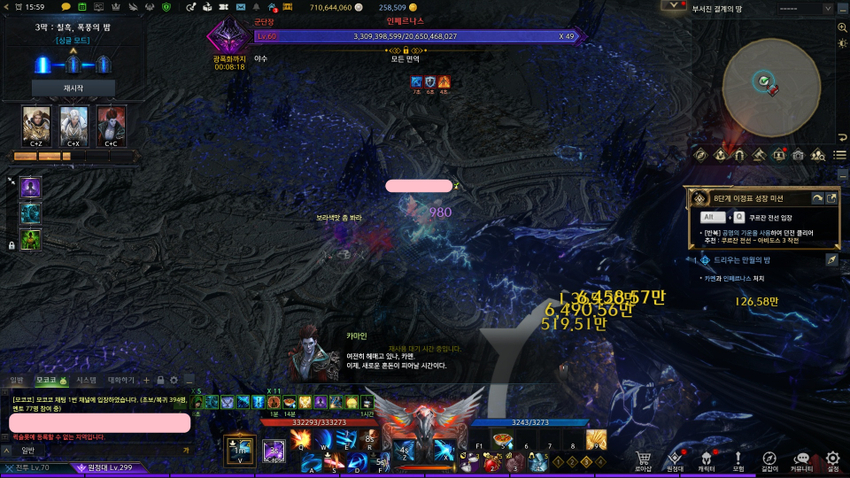Switch to the 시스템 chat tab
The height and width of the screenshot is (478, 850).
pyautogui.click(x=87, y=380)
